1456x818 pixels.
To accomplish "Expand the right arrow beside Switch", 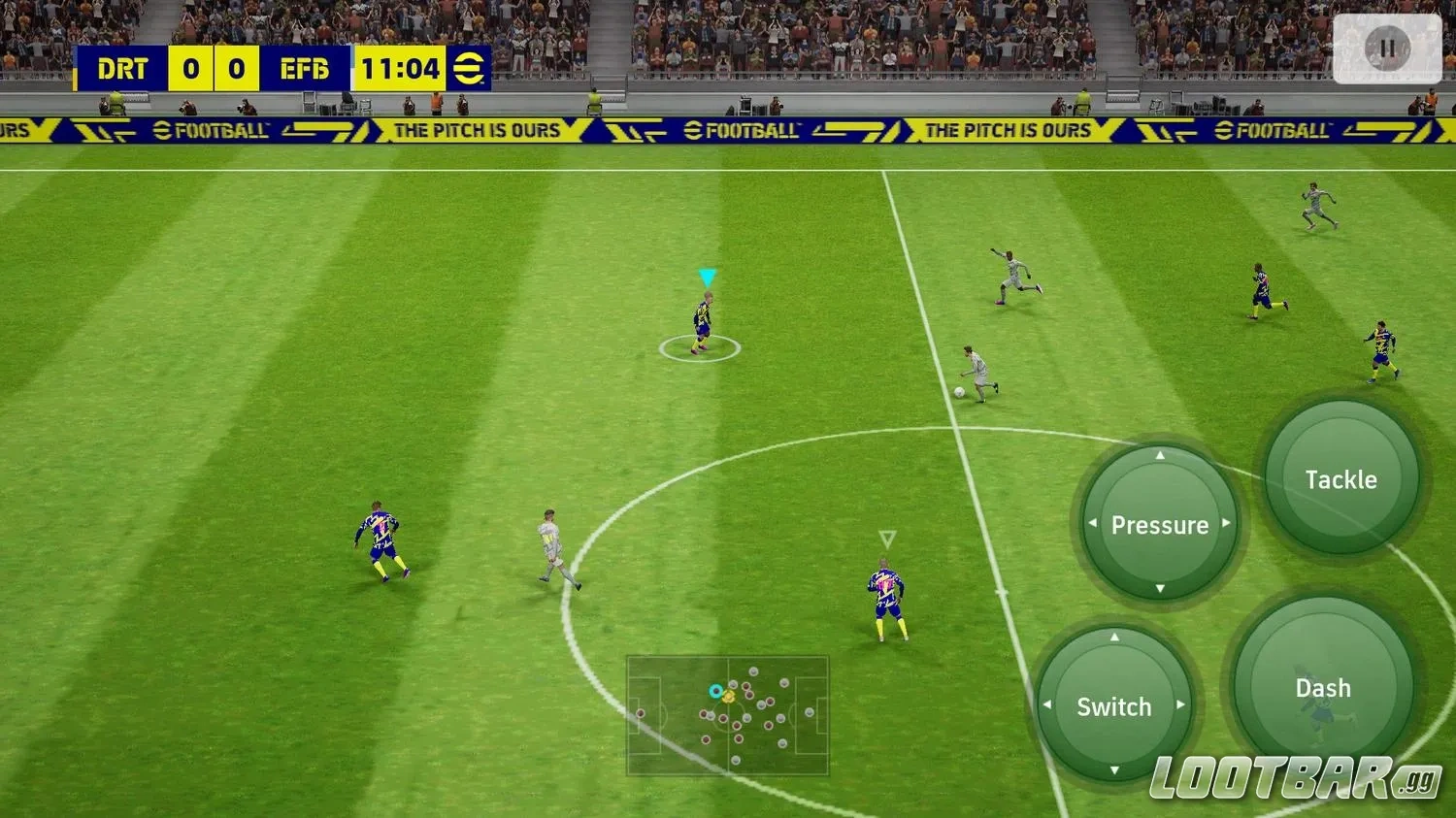I will pos(1179,706).
